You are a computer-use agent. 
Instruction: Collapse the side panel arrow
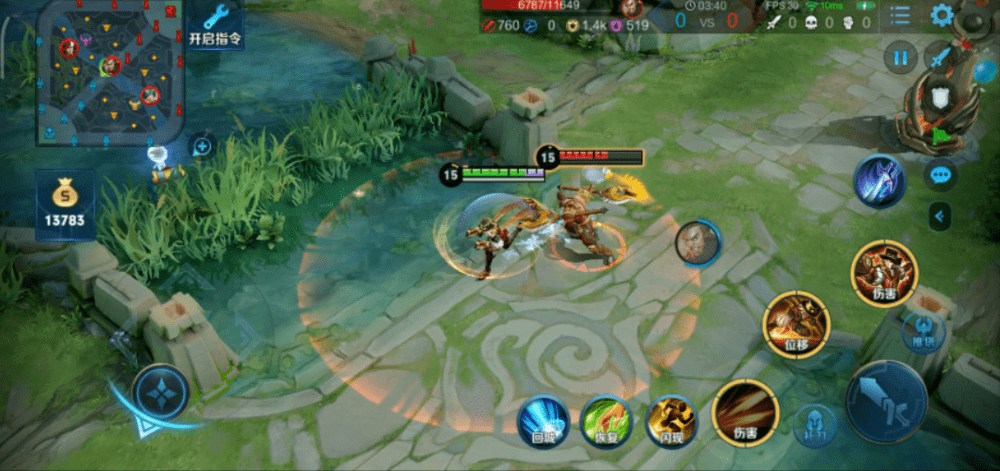pos(939,213)
